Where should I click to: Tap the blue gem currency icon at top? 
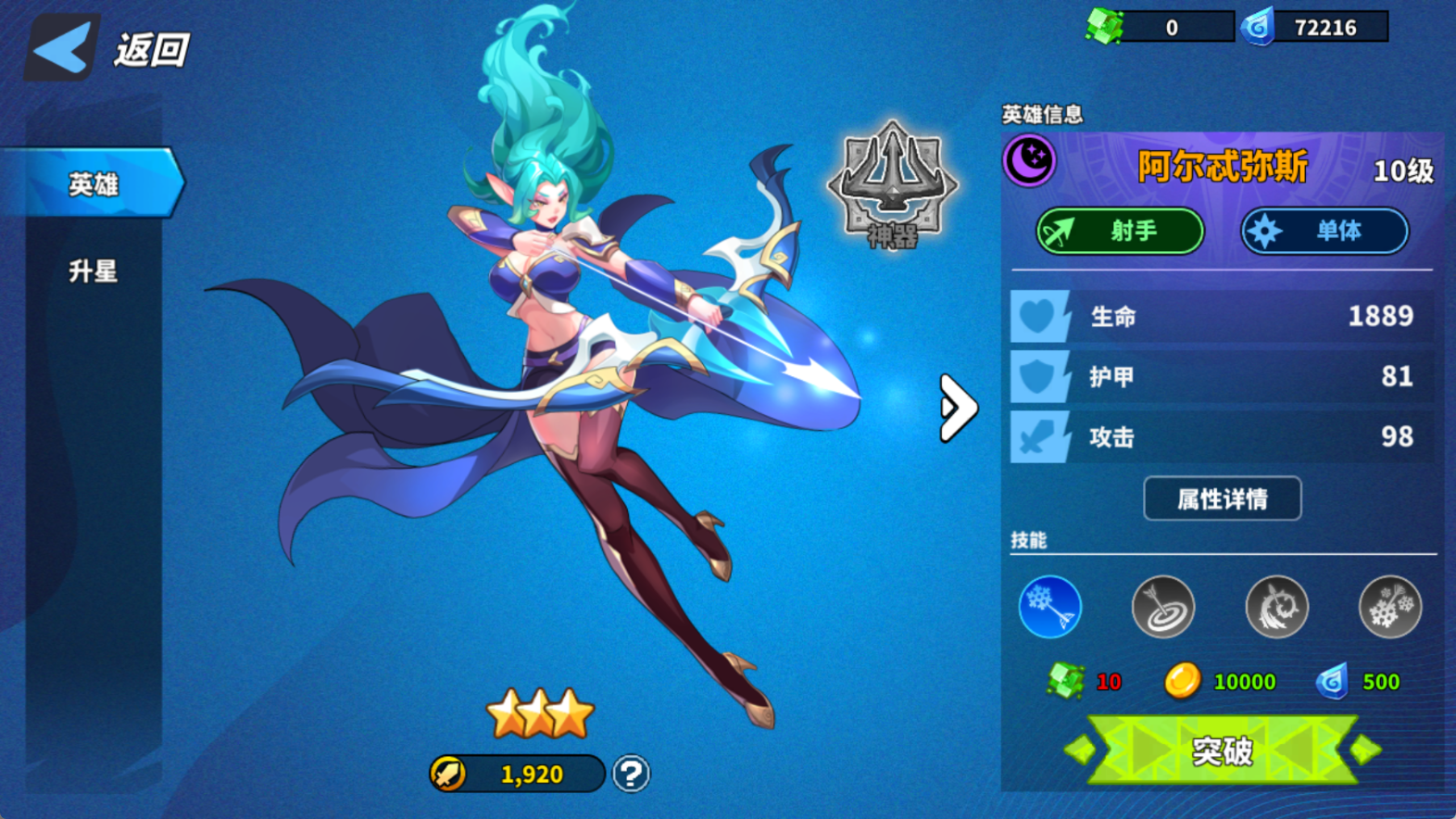pyautogui.click(x=1258, y=27)
